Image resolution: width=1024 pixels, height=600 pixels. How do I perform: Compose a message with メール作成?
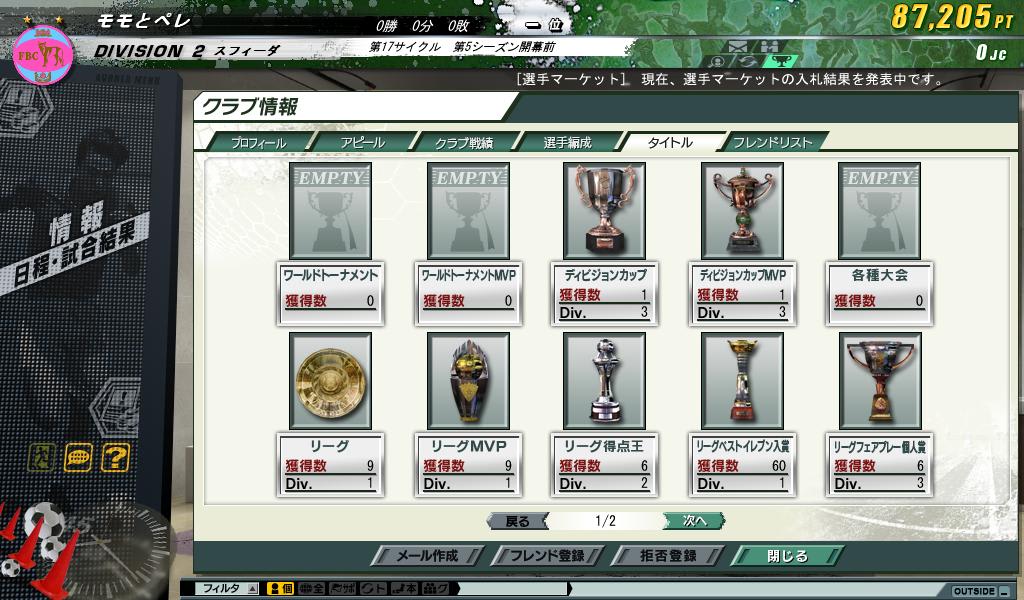(427, 556)
